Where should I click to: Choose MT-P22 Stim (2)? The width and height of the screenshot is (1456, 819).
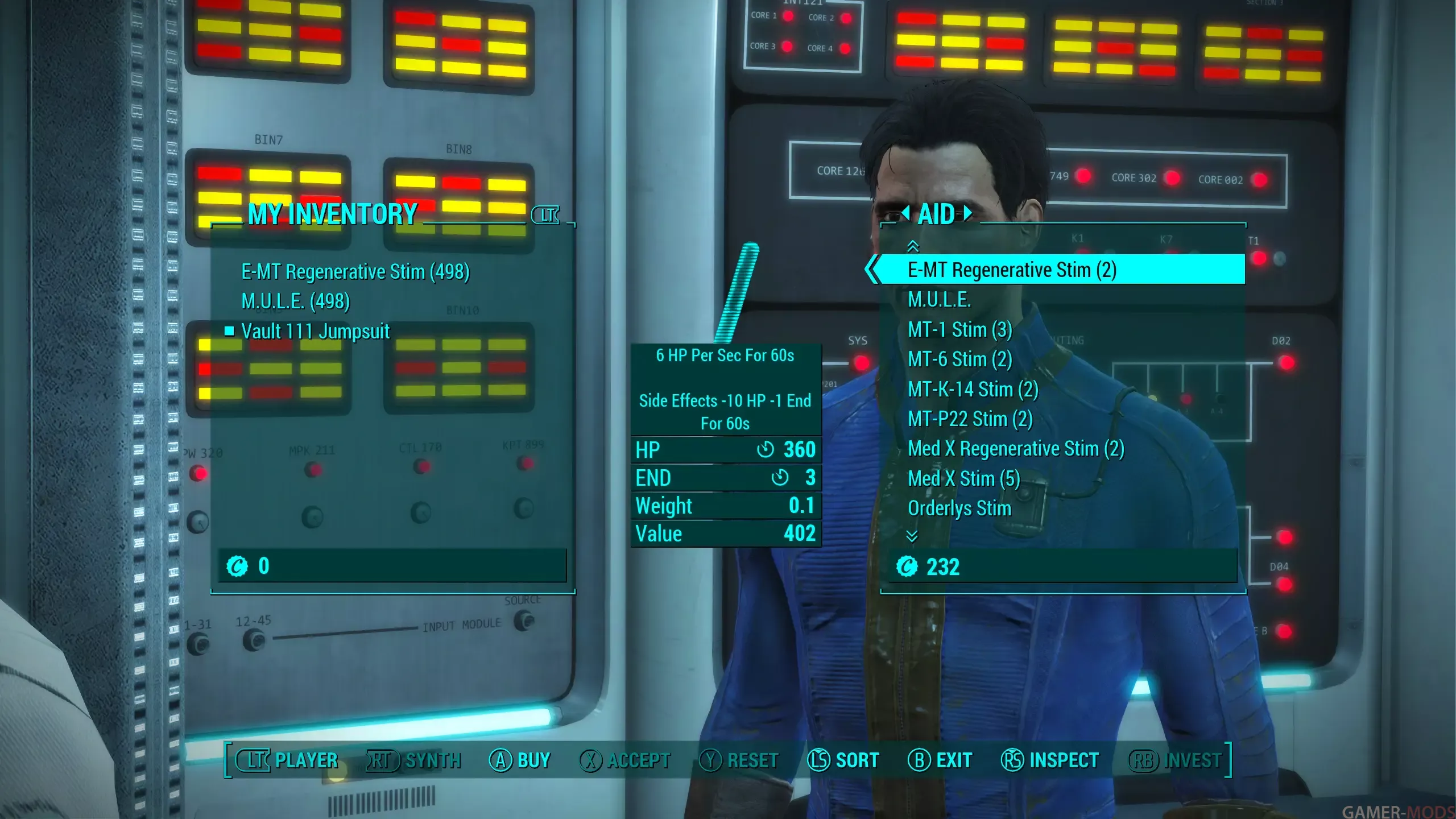point(970,419)
